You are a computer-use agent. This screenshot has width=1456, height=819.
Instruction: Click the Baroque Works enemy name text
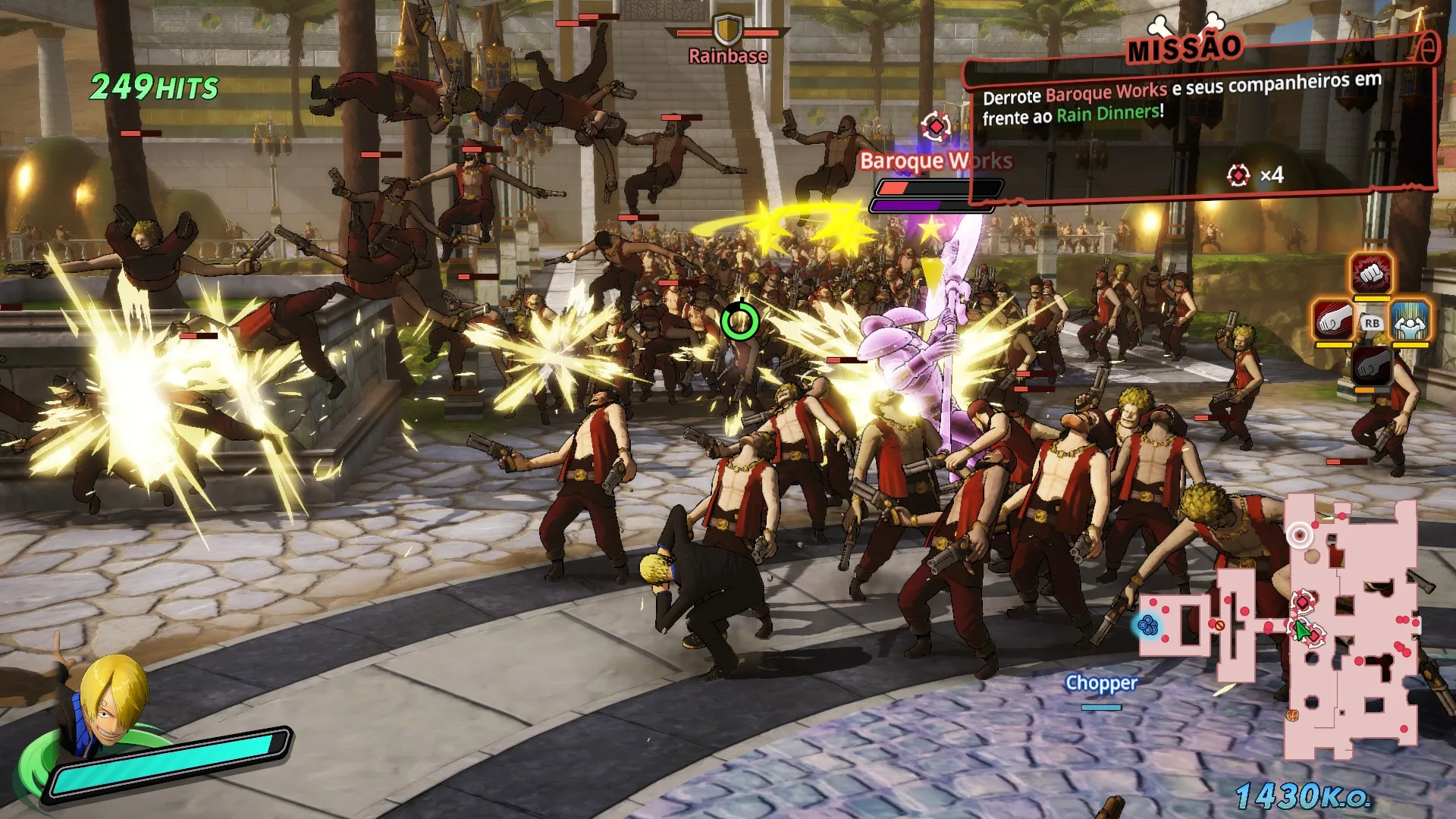tap(935, 161)
